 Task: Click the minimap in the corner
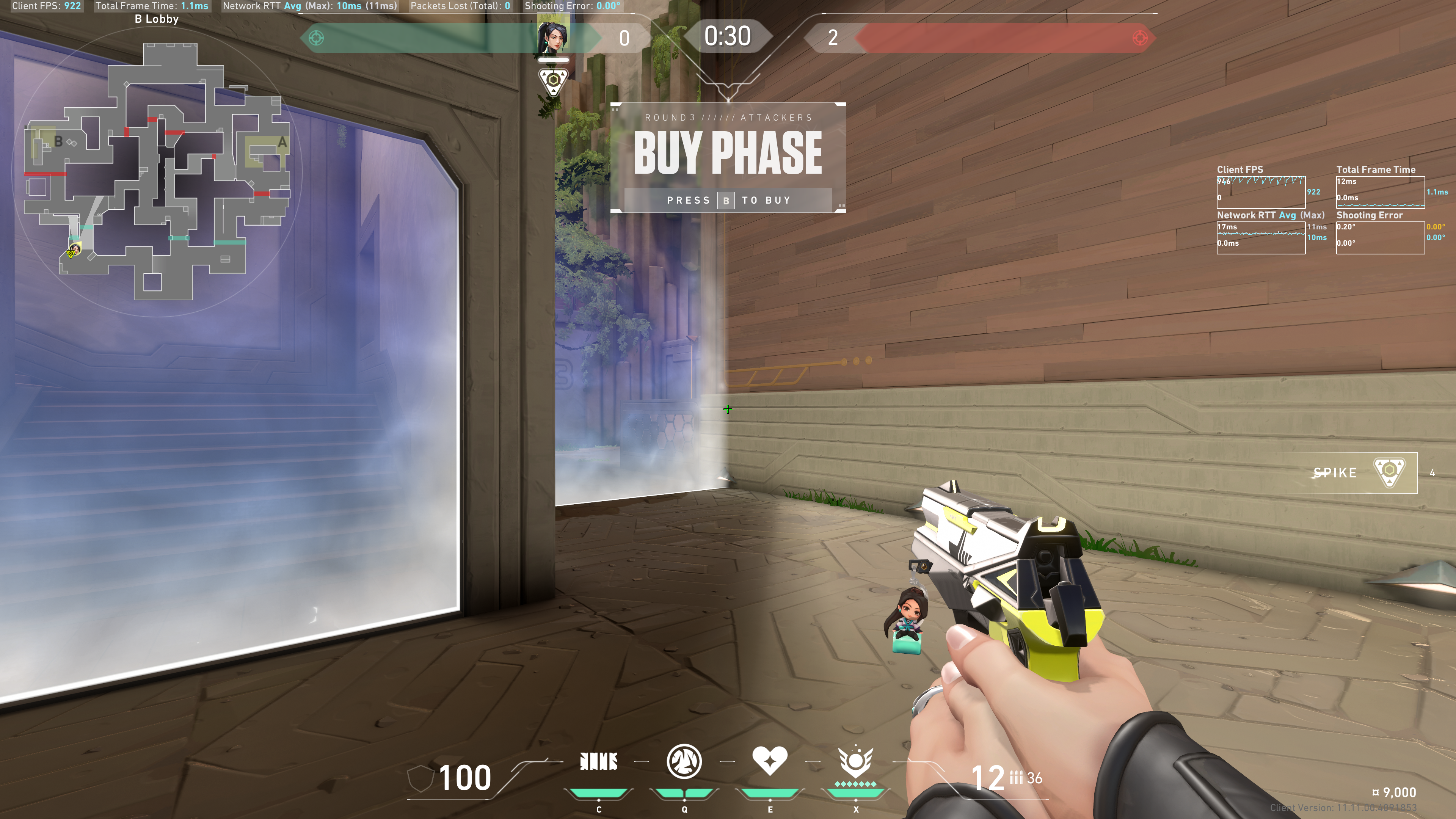[157, 169]
